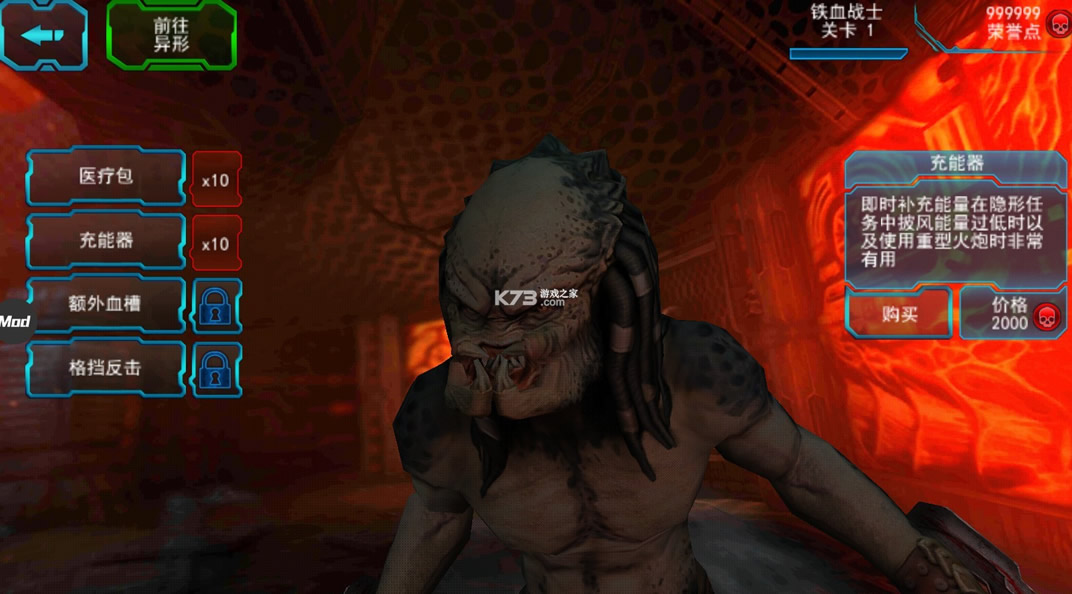Choose the 格挡反击 block counter upgrade
This screenshot has width=1072, height=594.
pos(106,368)
